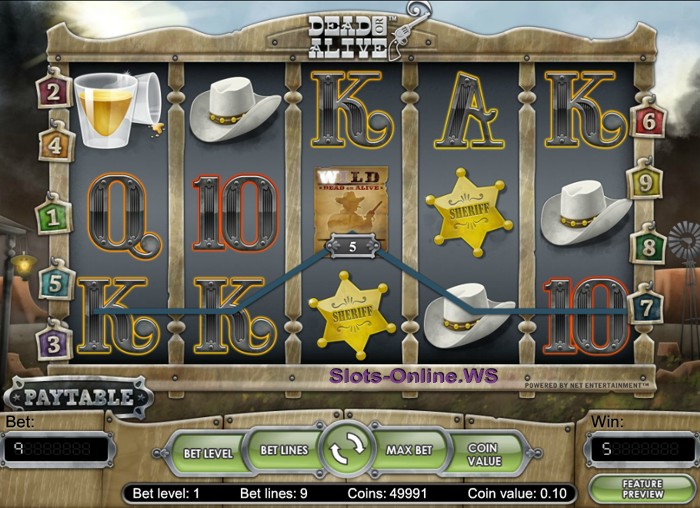Click payline tag number 5
This screenshot has width=700, height=508.
pyautogui.click(x=57, y=283)
